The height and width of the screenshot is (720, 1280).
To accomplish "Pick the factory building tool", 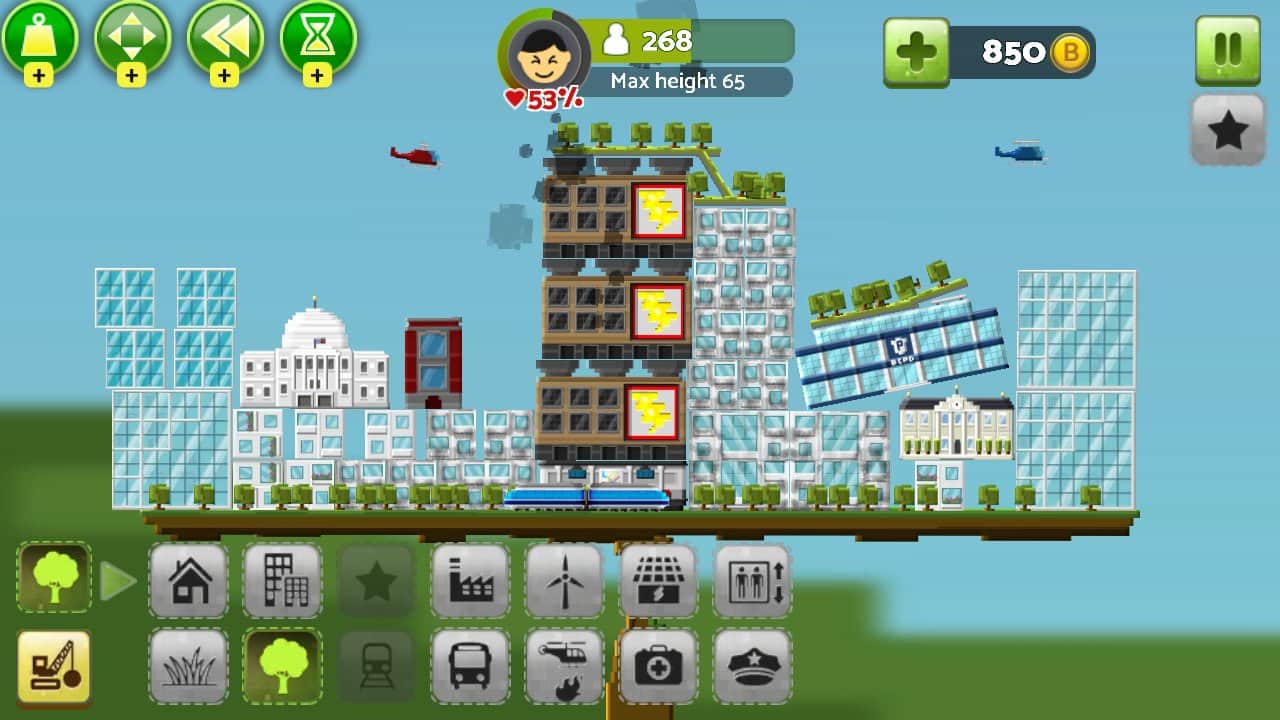I will (470, 580).
